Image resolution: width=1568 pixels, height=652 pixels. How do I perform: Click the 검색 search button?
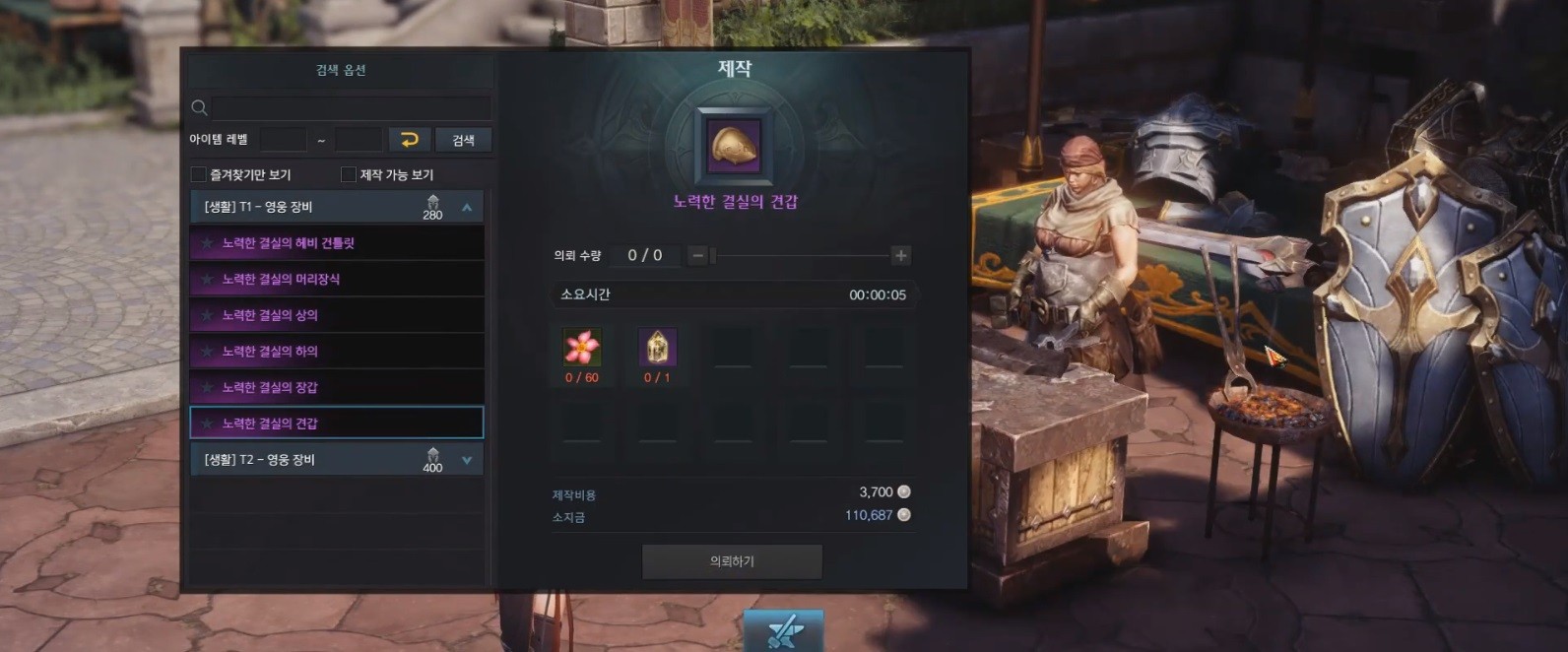tap(463, 140)
